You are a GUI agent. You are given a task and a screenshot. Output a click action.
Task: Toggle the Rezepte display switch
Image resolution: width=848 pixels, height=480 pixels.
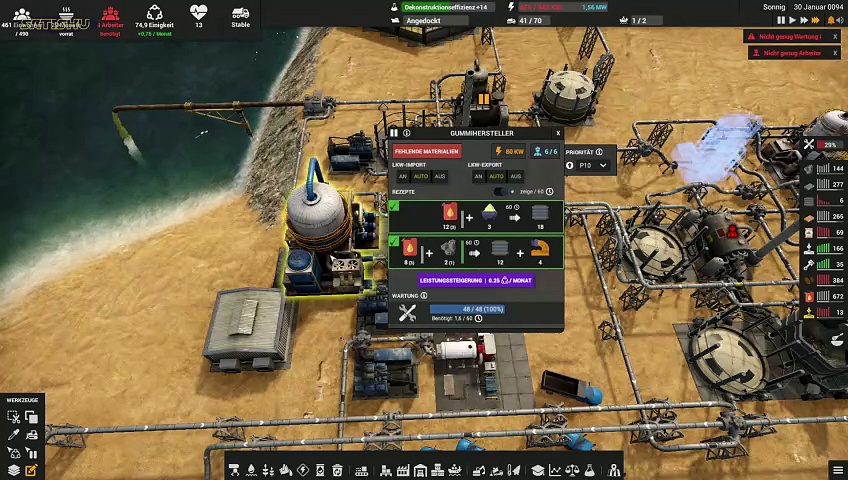(504, 192)
